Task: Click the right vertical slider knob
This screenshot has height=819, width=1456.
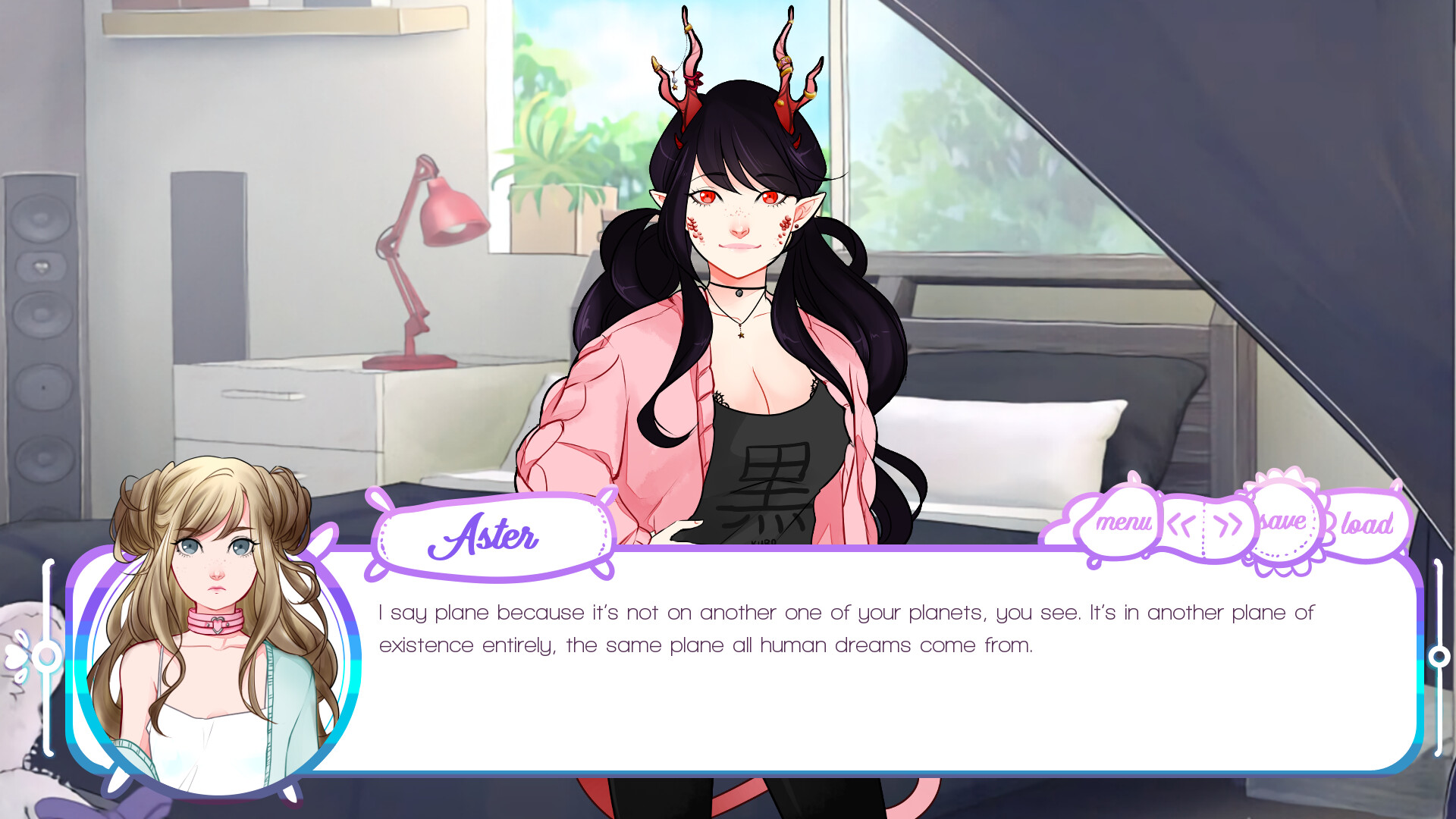Action: click(1439, 654)
